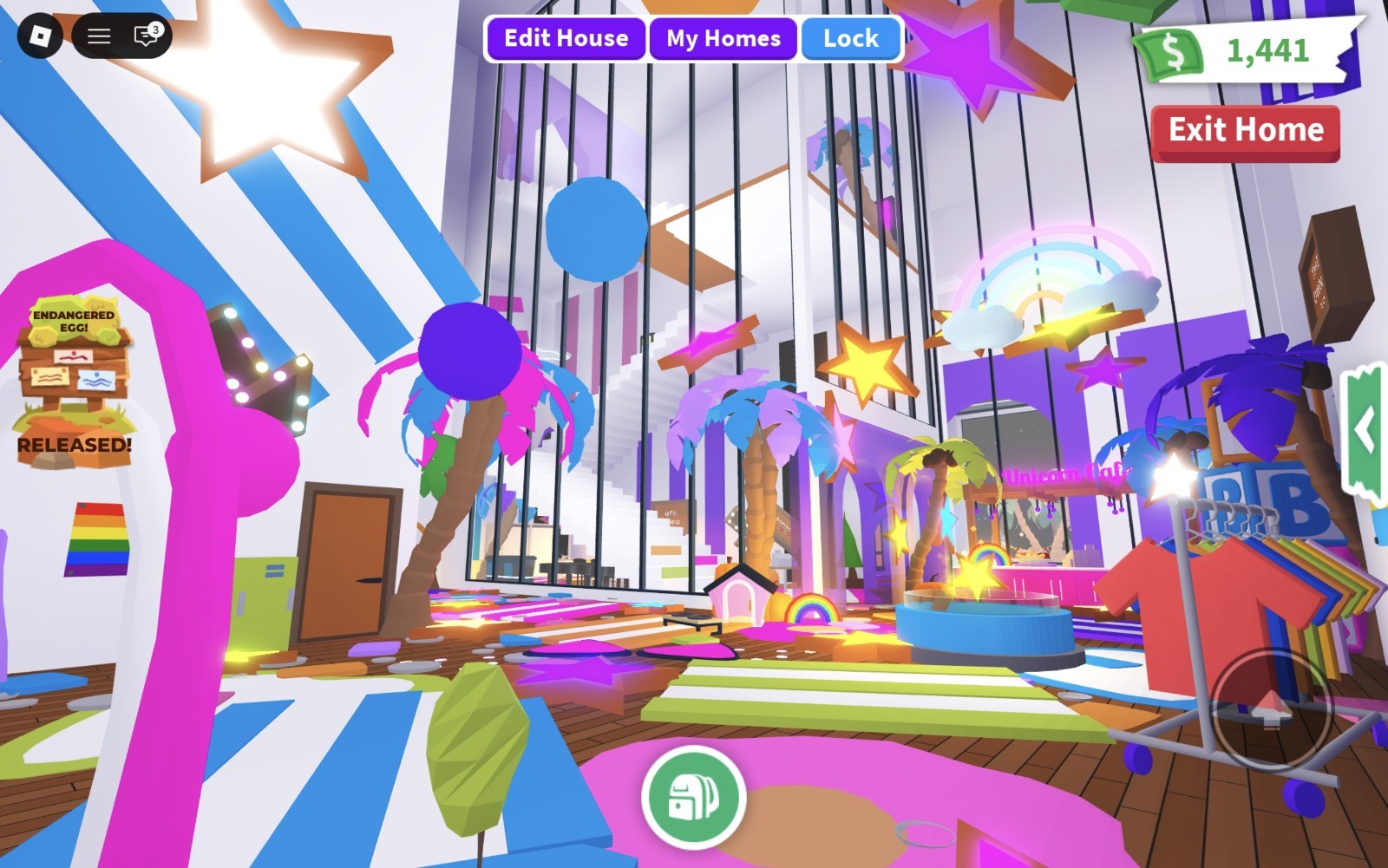Open the hamburger navigation menu
The image size is (1388, 868).
97,36
